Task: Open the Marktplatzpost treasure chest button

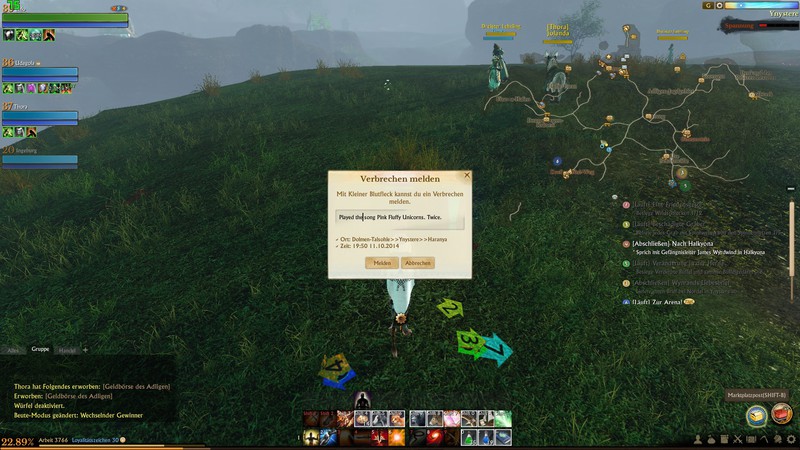Action: [757, 414]
